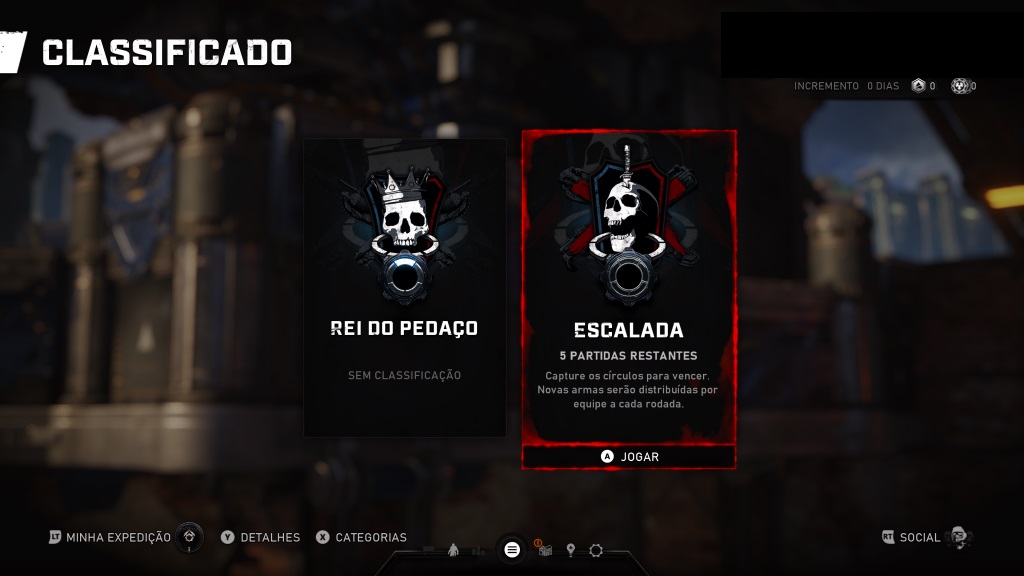Screen dimensions: 1024x576
Task: Click the map pin icon in bottom bar
Action: (x=571, y=550)
